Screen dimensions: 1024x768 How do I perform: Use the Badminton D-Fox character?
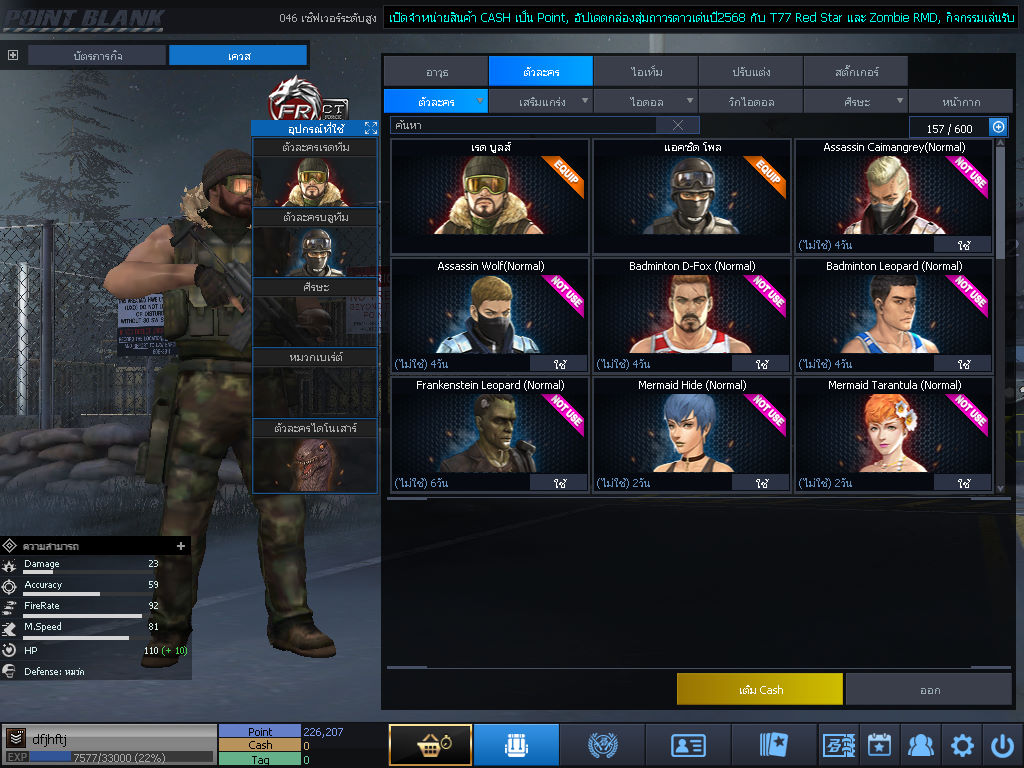[x=761, y=365]
